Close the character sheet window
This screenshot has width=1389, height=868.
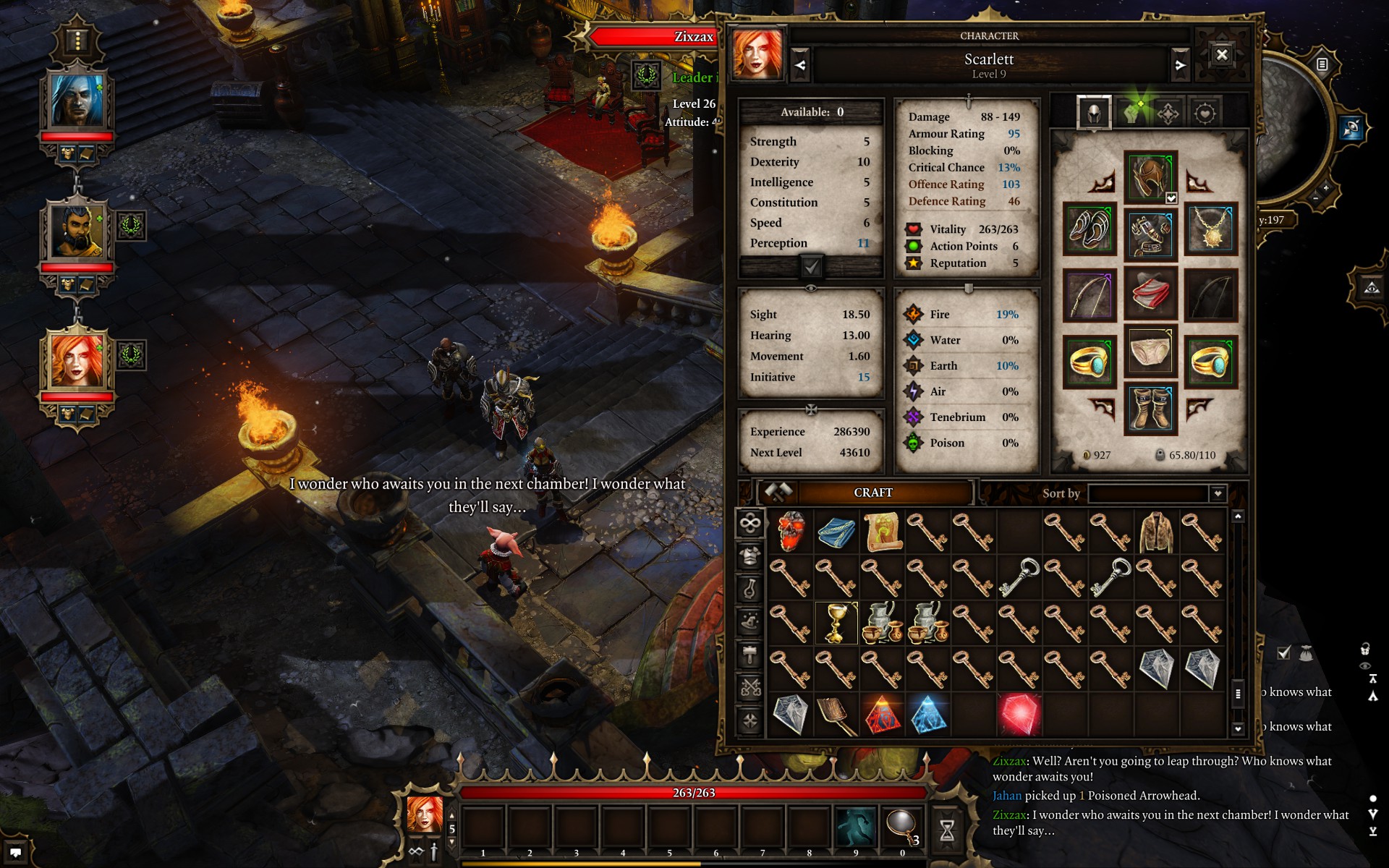(1222, 55)
